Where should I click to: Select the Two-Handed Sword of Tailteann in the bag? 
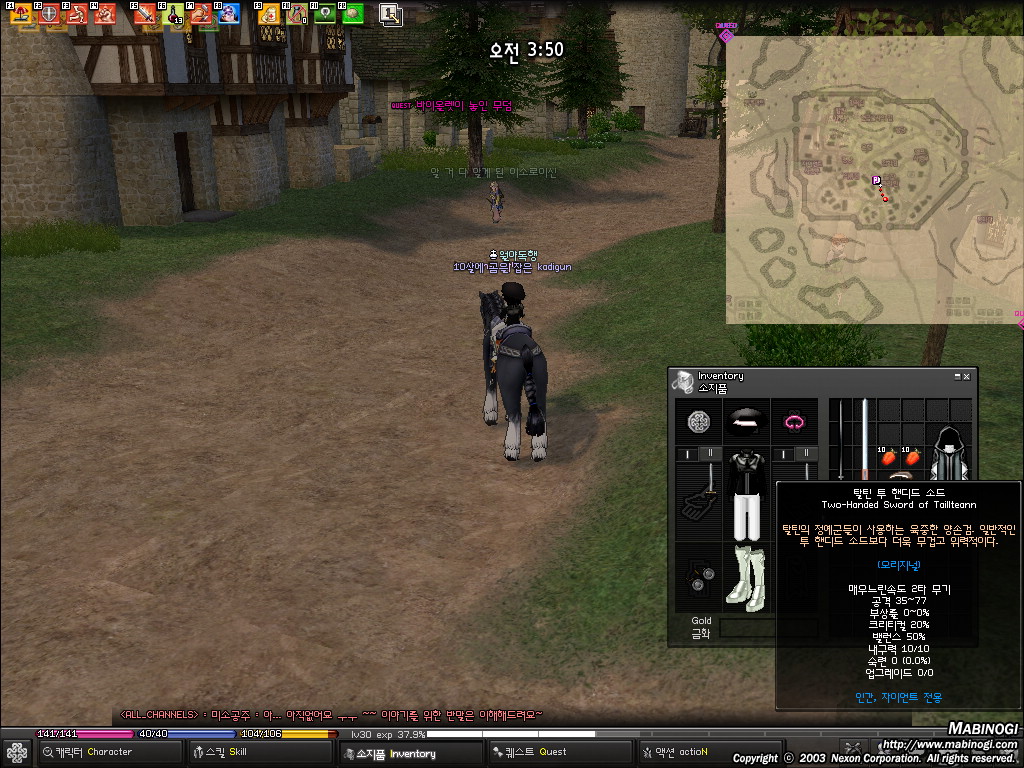tap(864, 440)
